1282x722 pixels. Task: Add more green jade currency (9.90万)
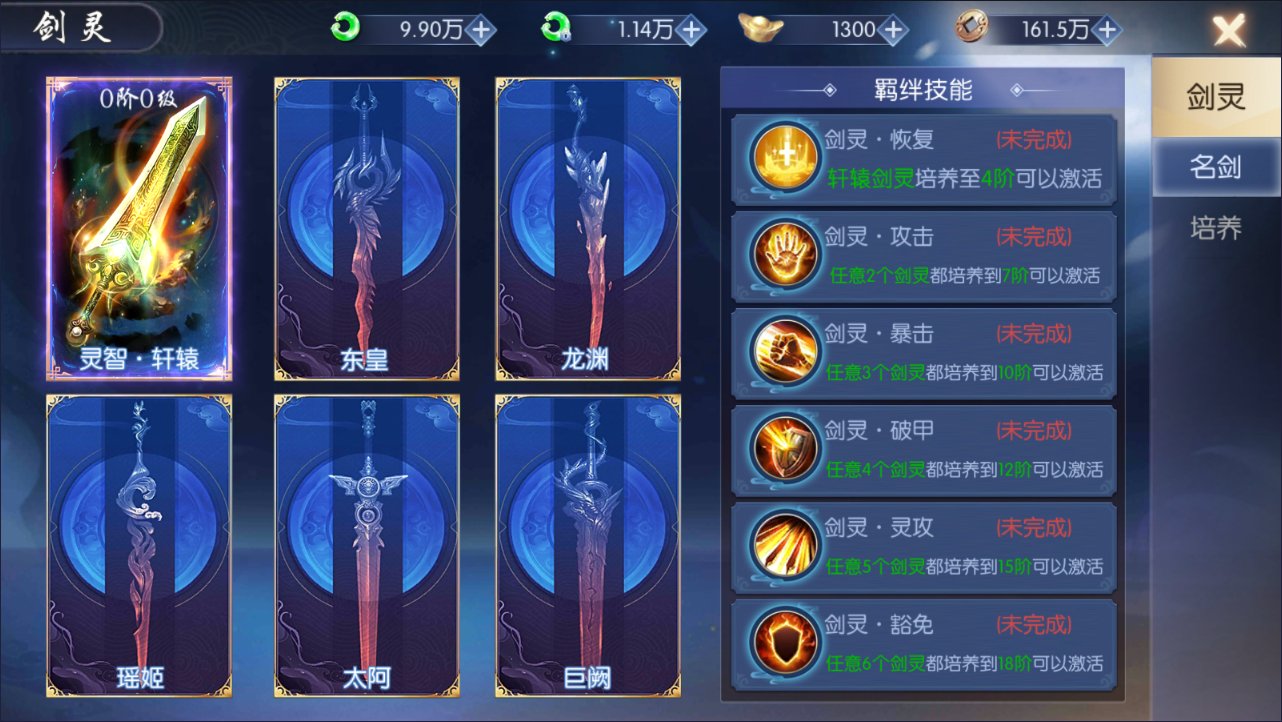click(482, 30)
